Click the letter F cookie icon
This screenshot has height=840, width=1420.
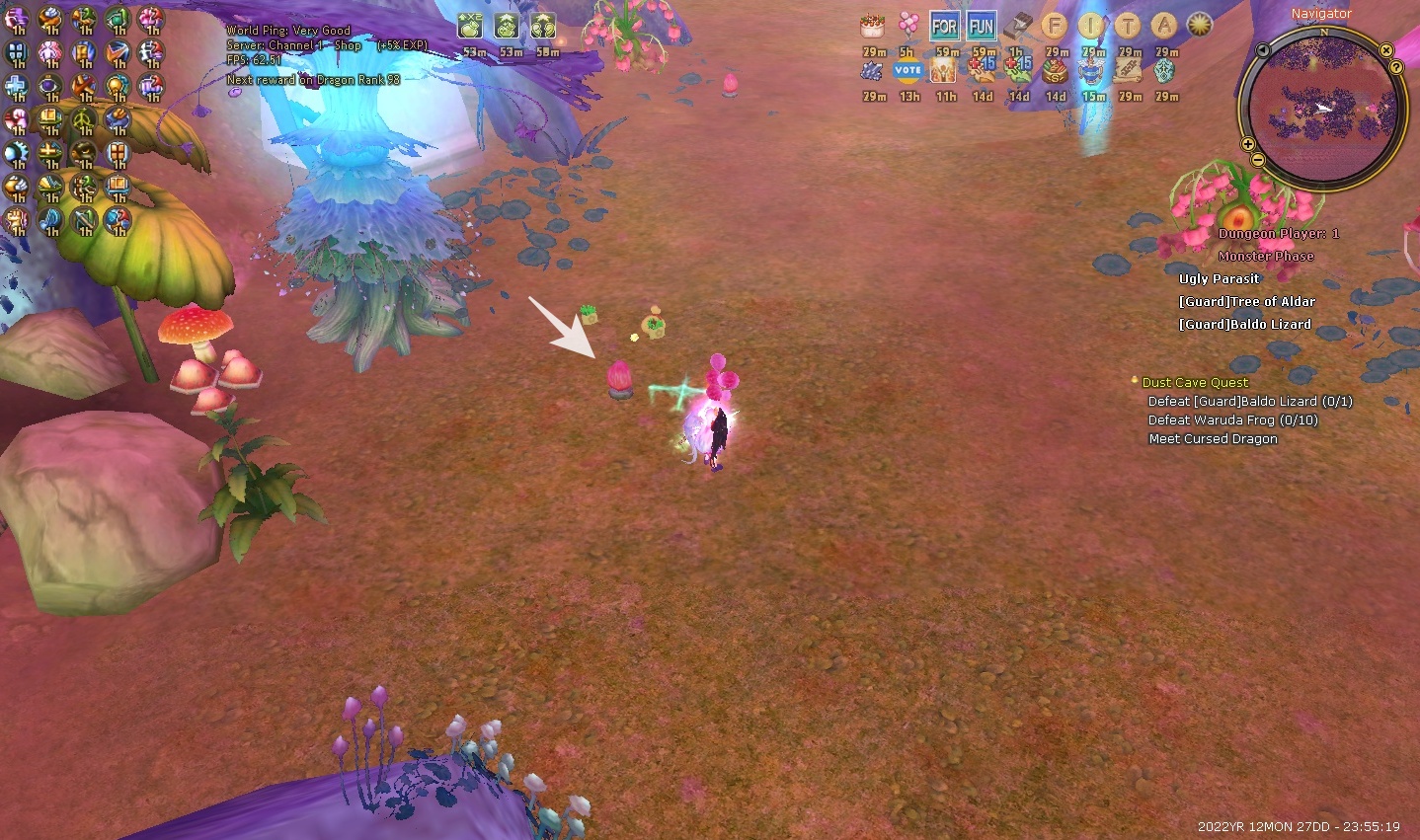click(x=1055, y=27)
